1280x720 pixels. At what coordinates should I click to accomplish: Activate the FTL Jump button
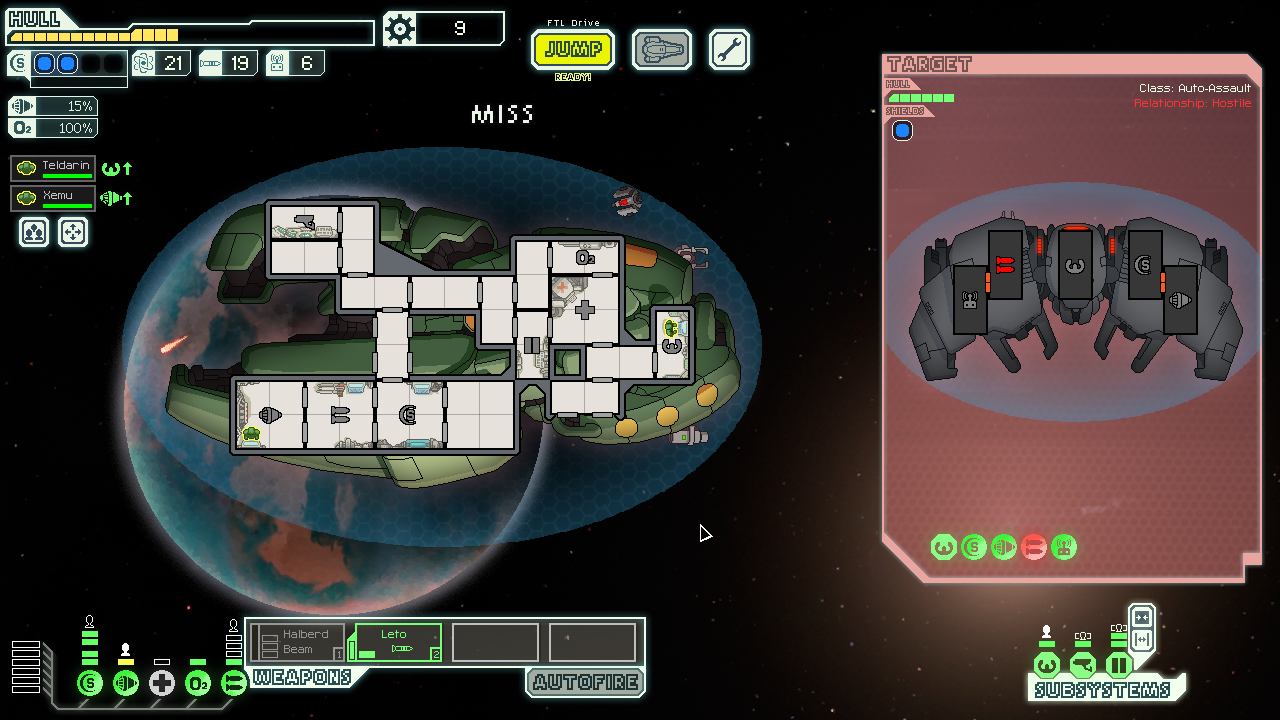[x=572, y=49]
